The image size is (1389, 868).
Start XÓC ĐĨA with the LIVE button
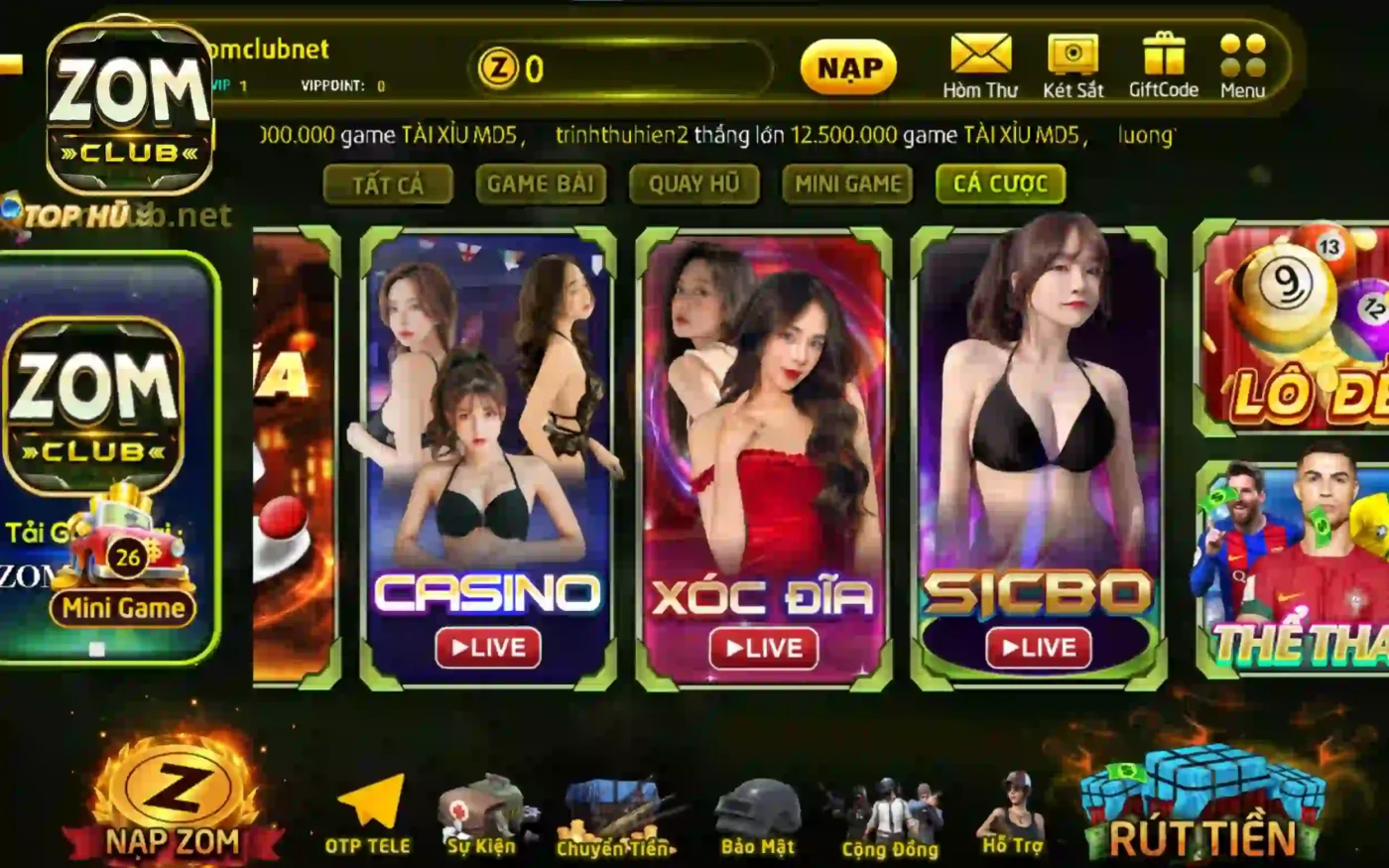coord(761,649)
